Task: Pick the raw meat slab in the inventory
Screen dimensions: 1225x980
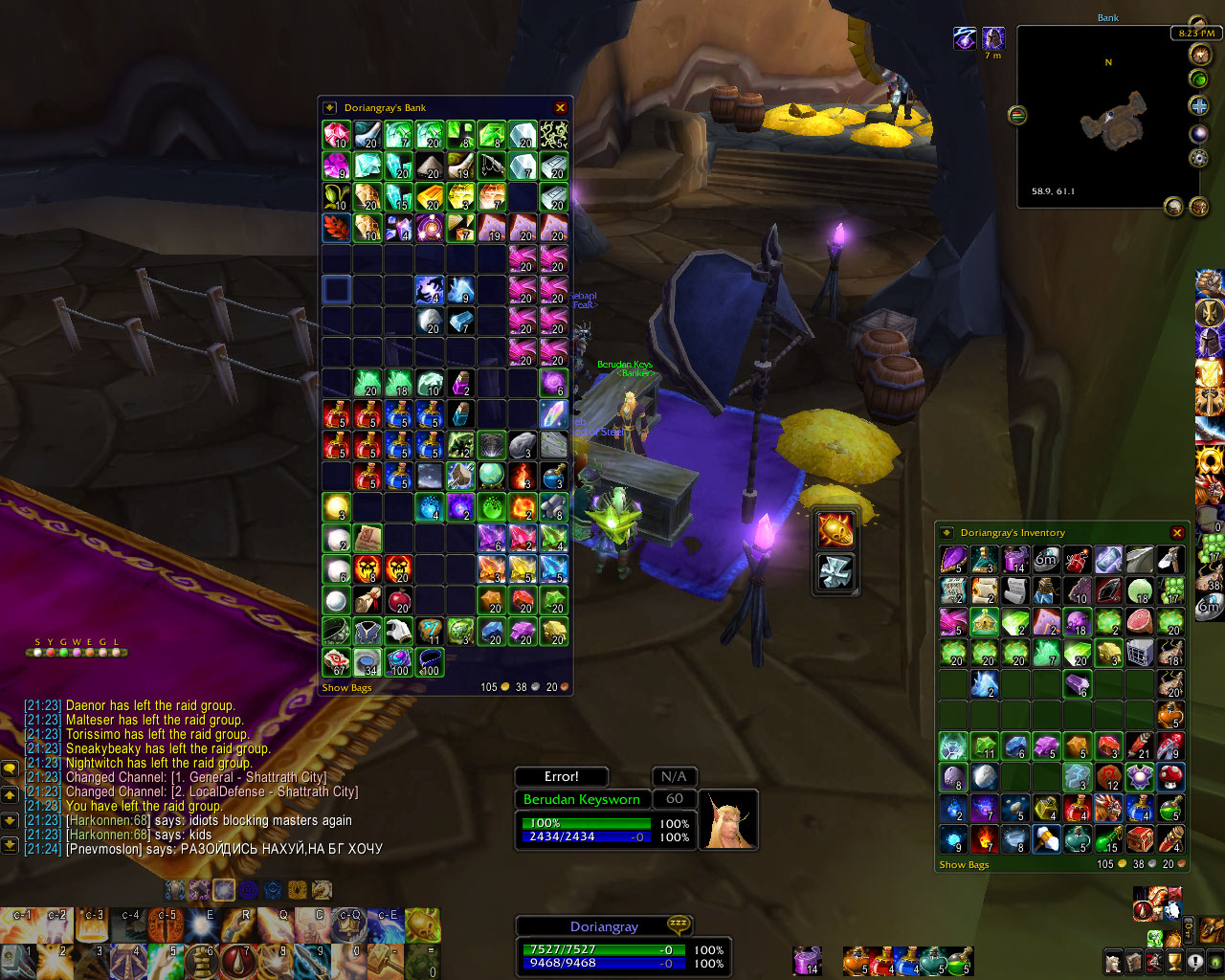Action: tap(1140, 622)
